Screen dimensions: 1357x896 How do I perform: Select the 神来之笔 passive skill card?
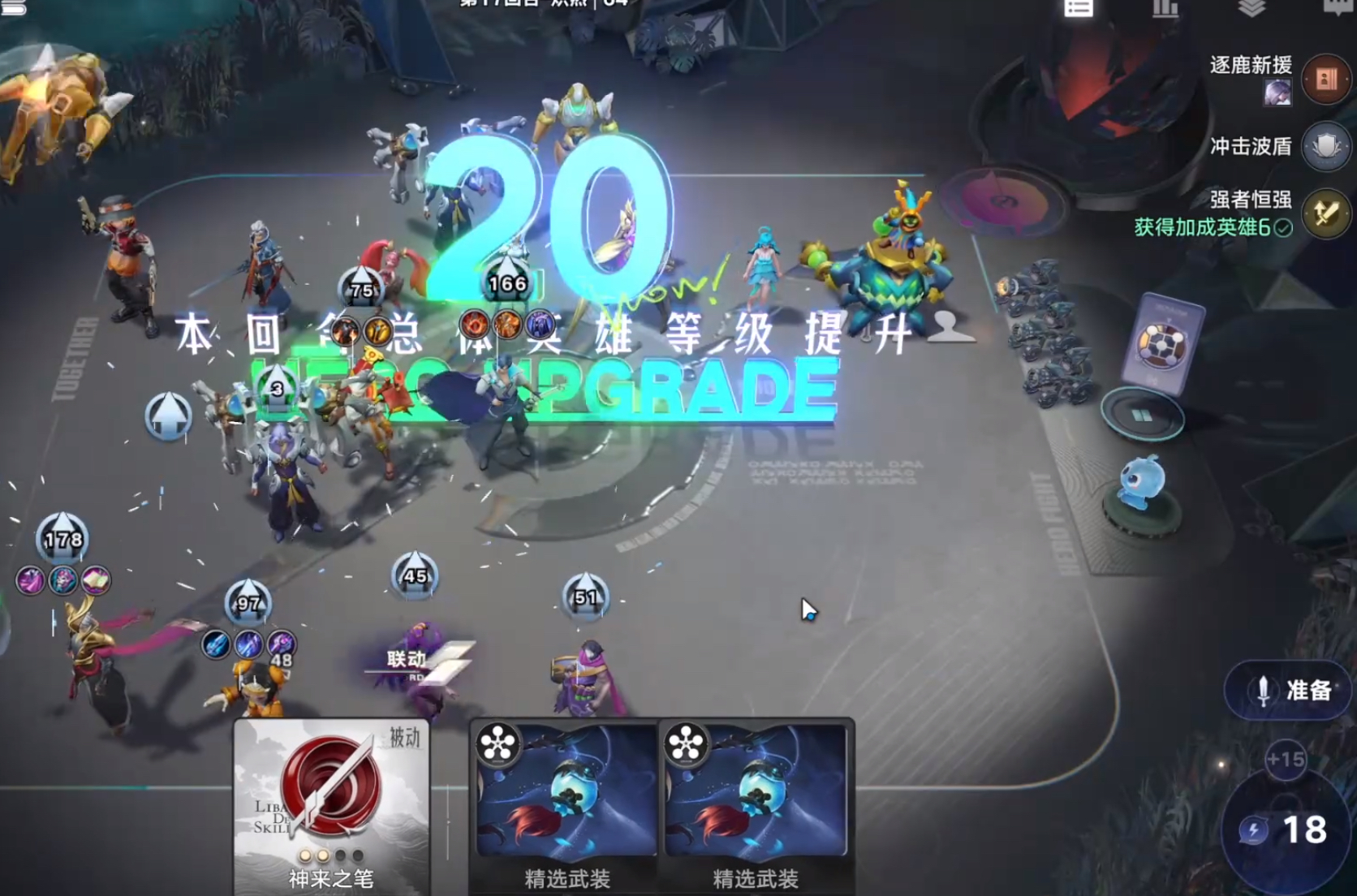[331, 805]
